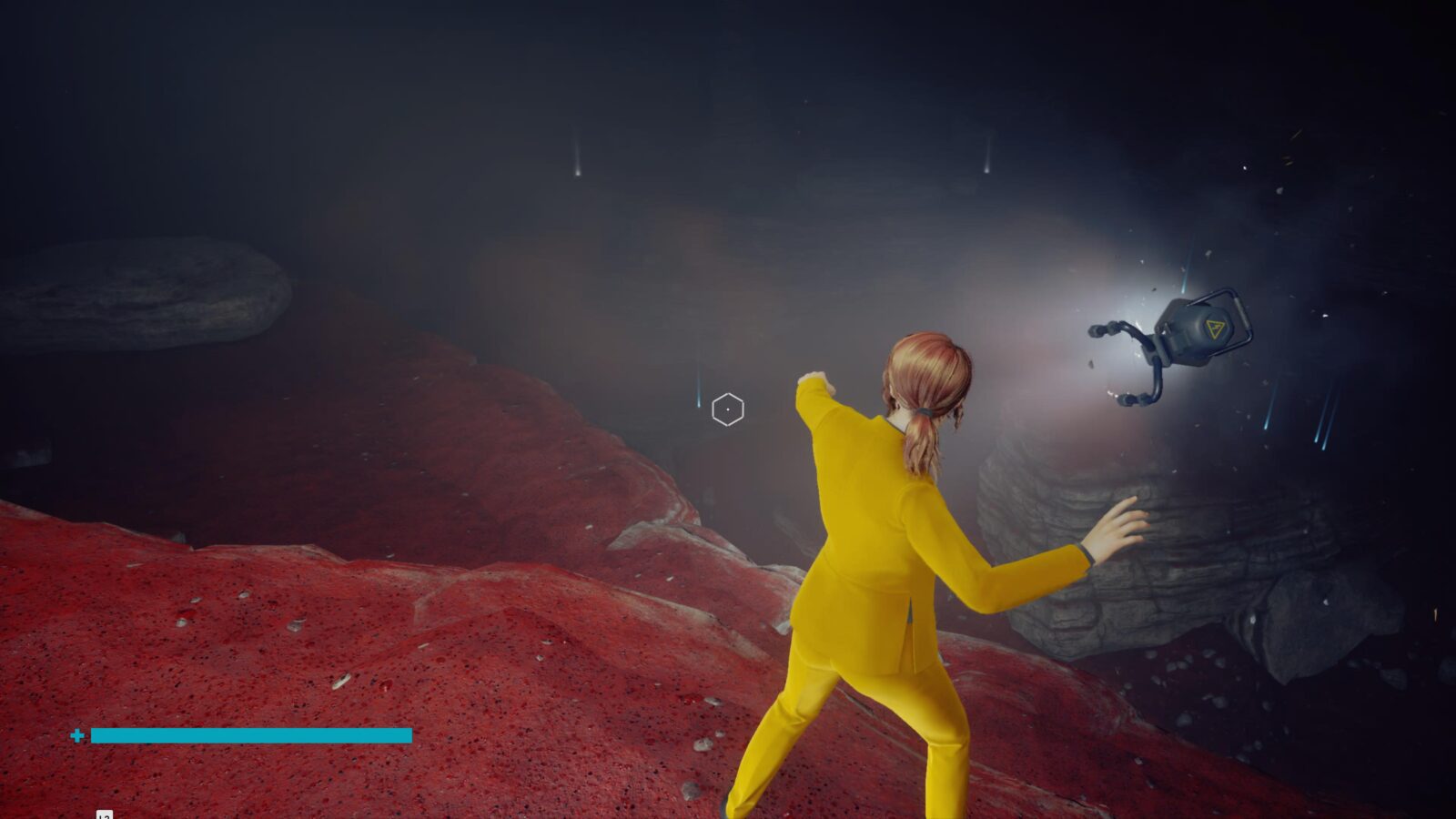Click the hexagonal targeting reticle
The height and width of the screenshot is (819, 1456).
click(726, 408)
